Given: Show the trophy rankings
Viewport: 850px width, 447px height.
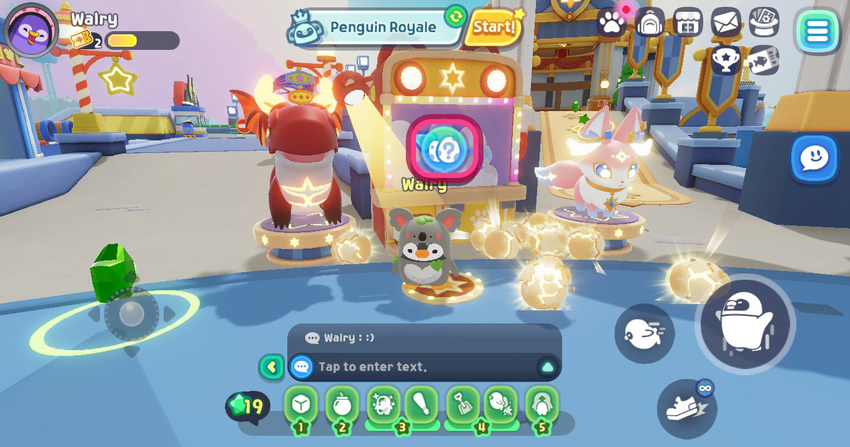Looking at the screenshot, I should click(x=726, y=60).
